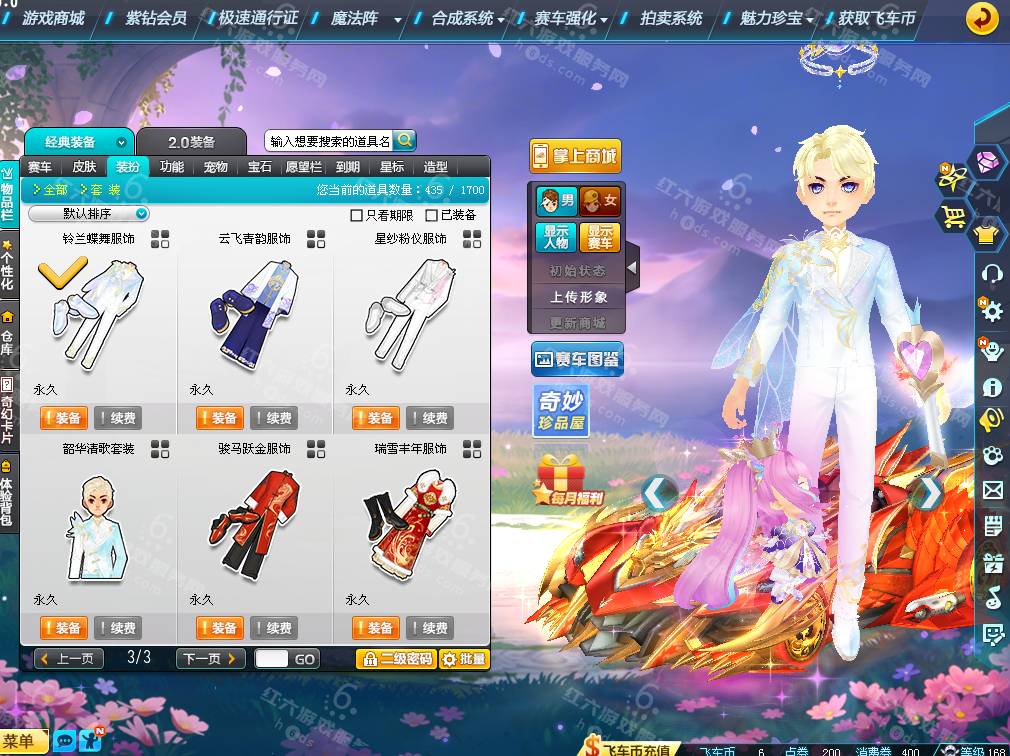
Task: Open the 赛车图鉴 car gallery
Action: coord(577,359)
